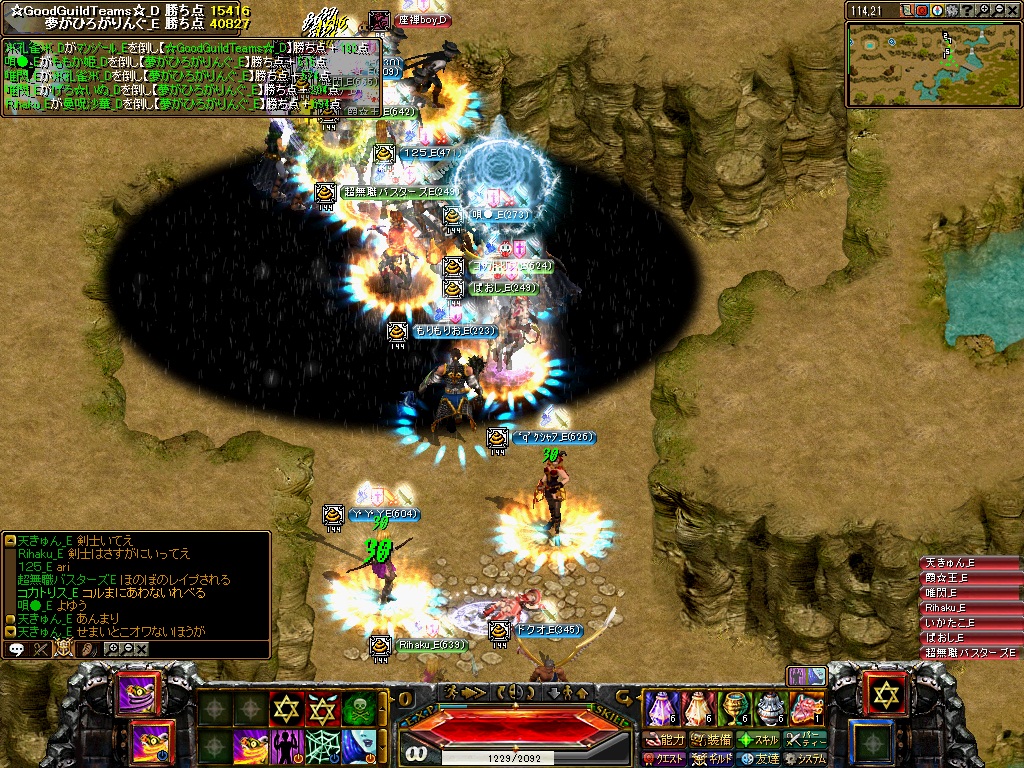Image resolution: width=1024 pixels, height=768 pixels.
Task: Close the chat window with its X
Action: pos(142,649)
